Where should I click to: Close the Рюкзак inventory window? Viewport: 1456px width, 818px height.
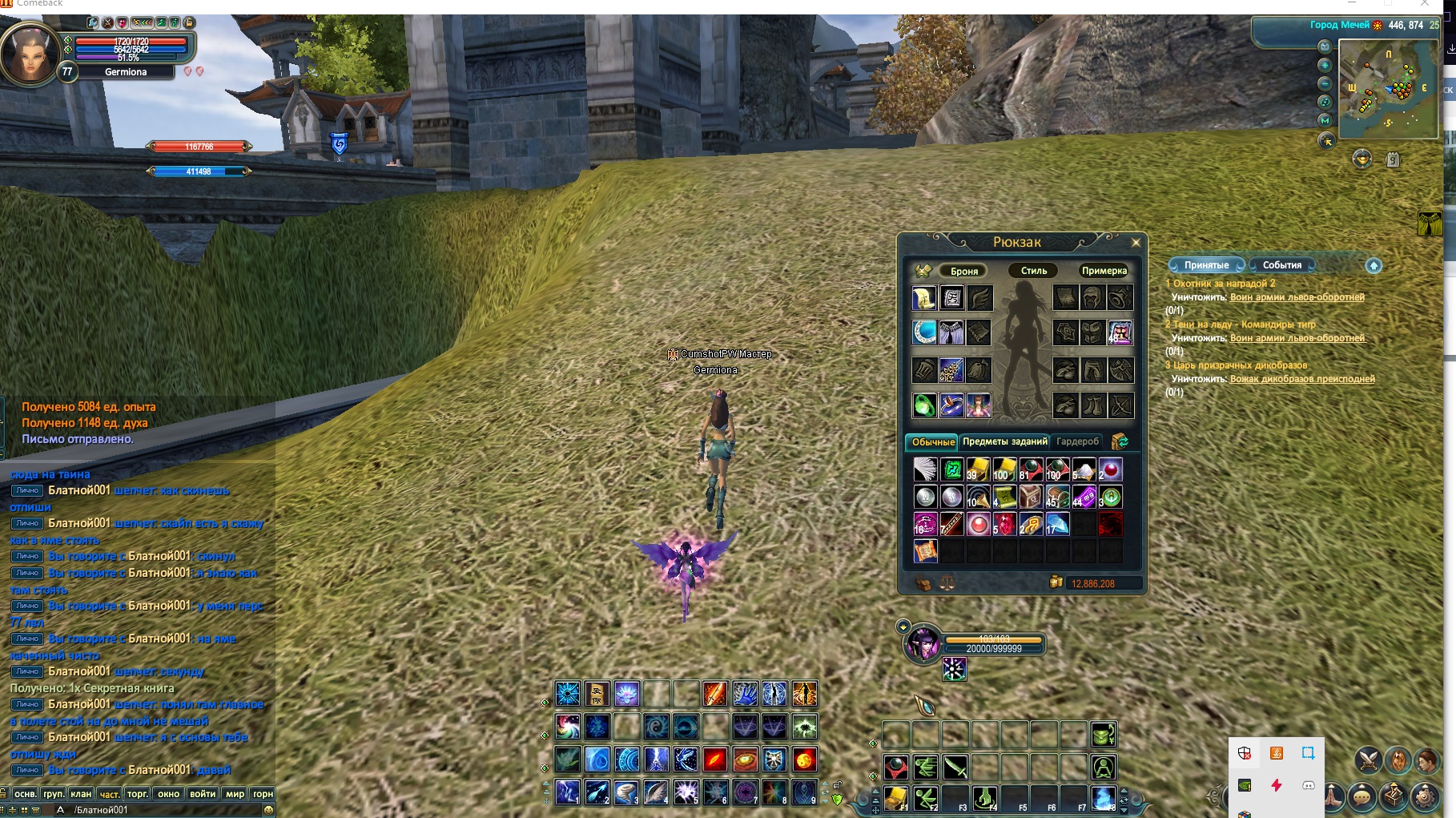pos(1135,242)
